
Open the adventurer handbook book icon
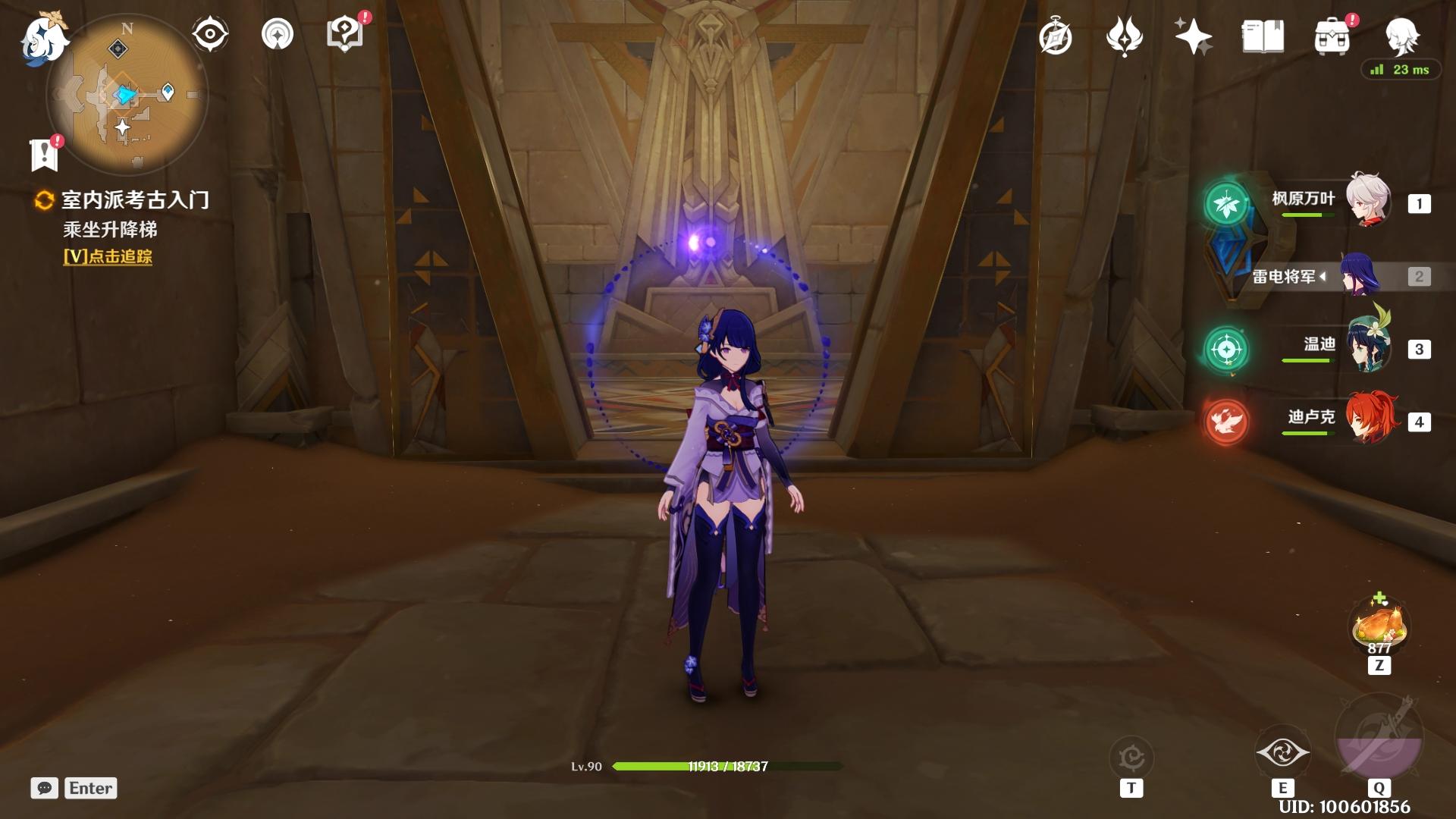point(1263,36)
